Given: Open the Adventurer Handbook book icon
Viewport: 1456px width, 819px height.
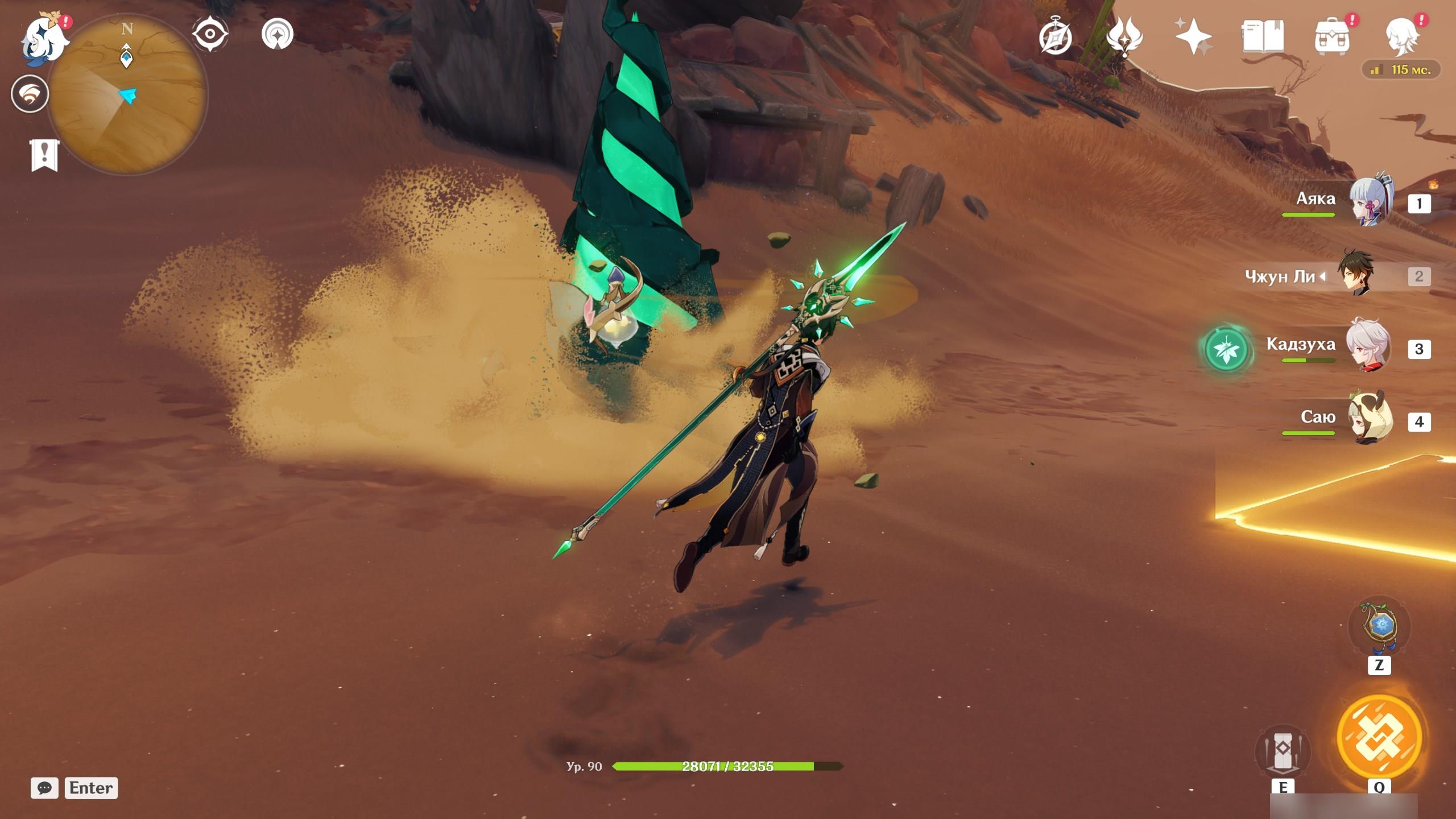Looking at the screenshot, I should (1263, 36).
